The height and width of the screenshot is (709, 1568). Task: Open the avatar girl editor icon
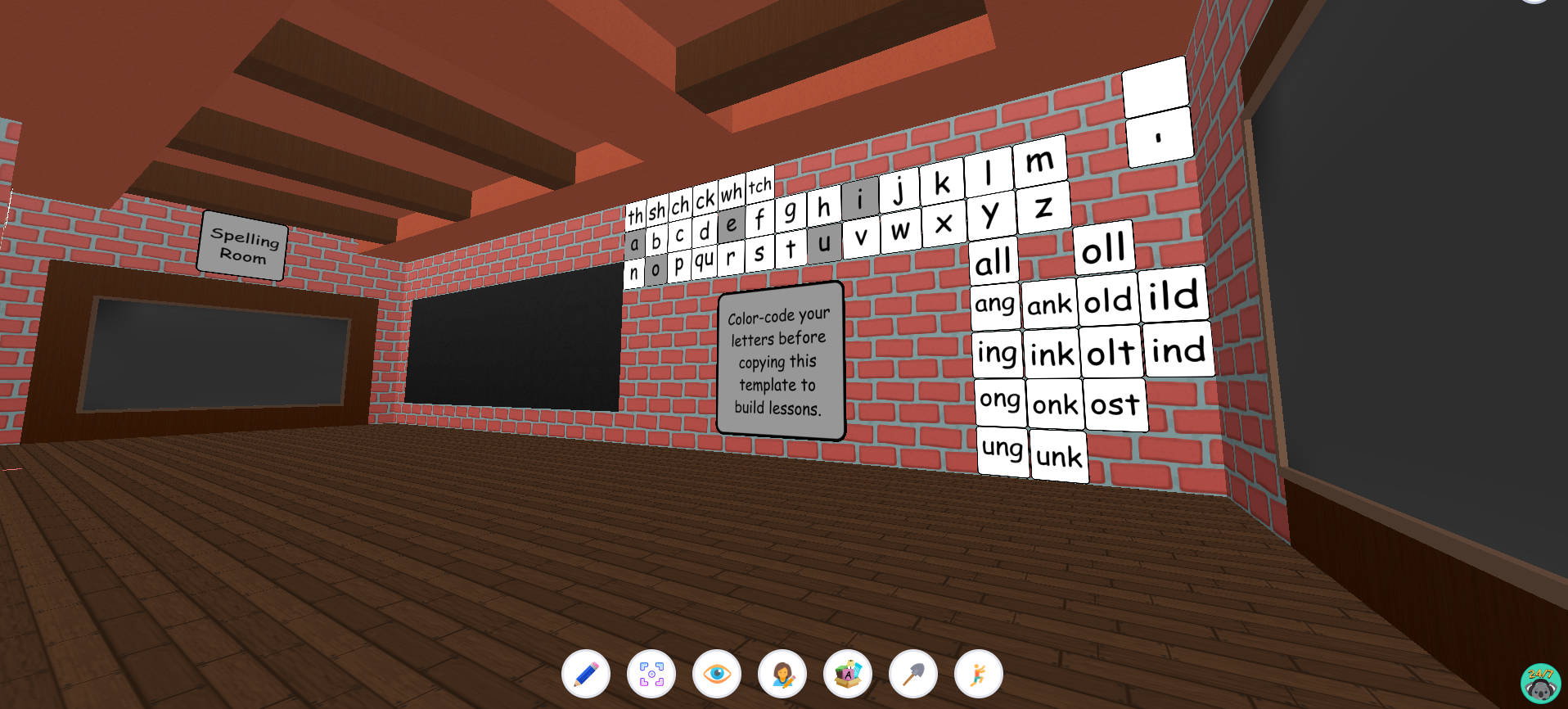[782, 673]
